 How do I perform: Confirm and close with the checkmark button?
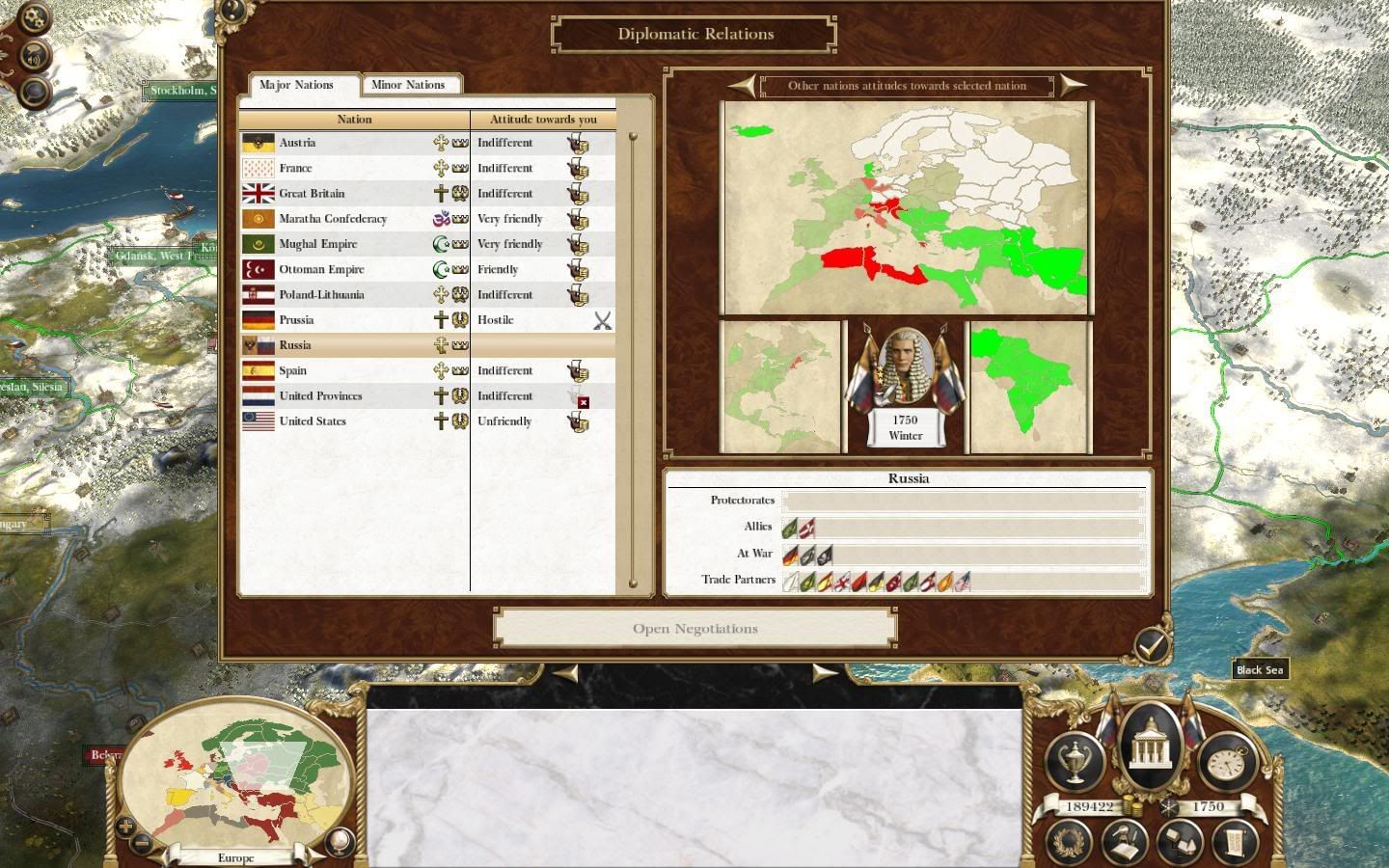1151,645
